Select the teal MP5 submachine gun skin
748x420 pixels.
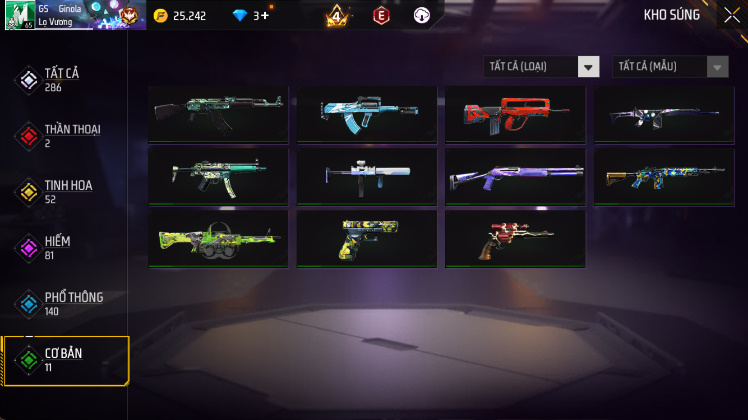coord(218,175)
